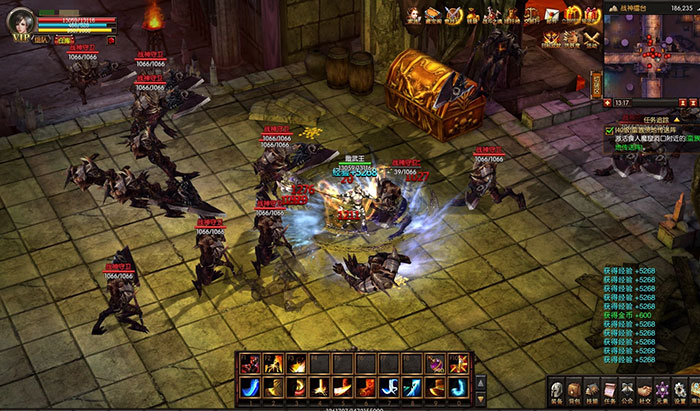700x411 pixels.
Task: Open the 社交 social button
Action: click(645, 389)
